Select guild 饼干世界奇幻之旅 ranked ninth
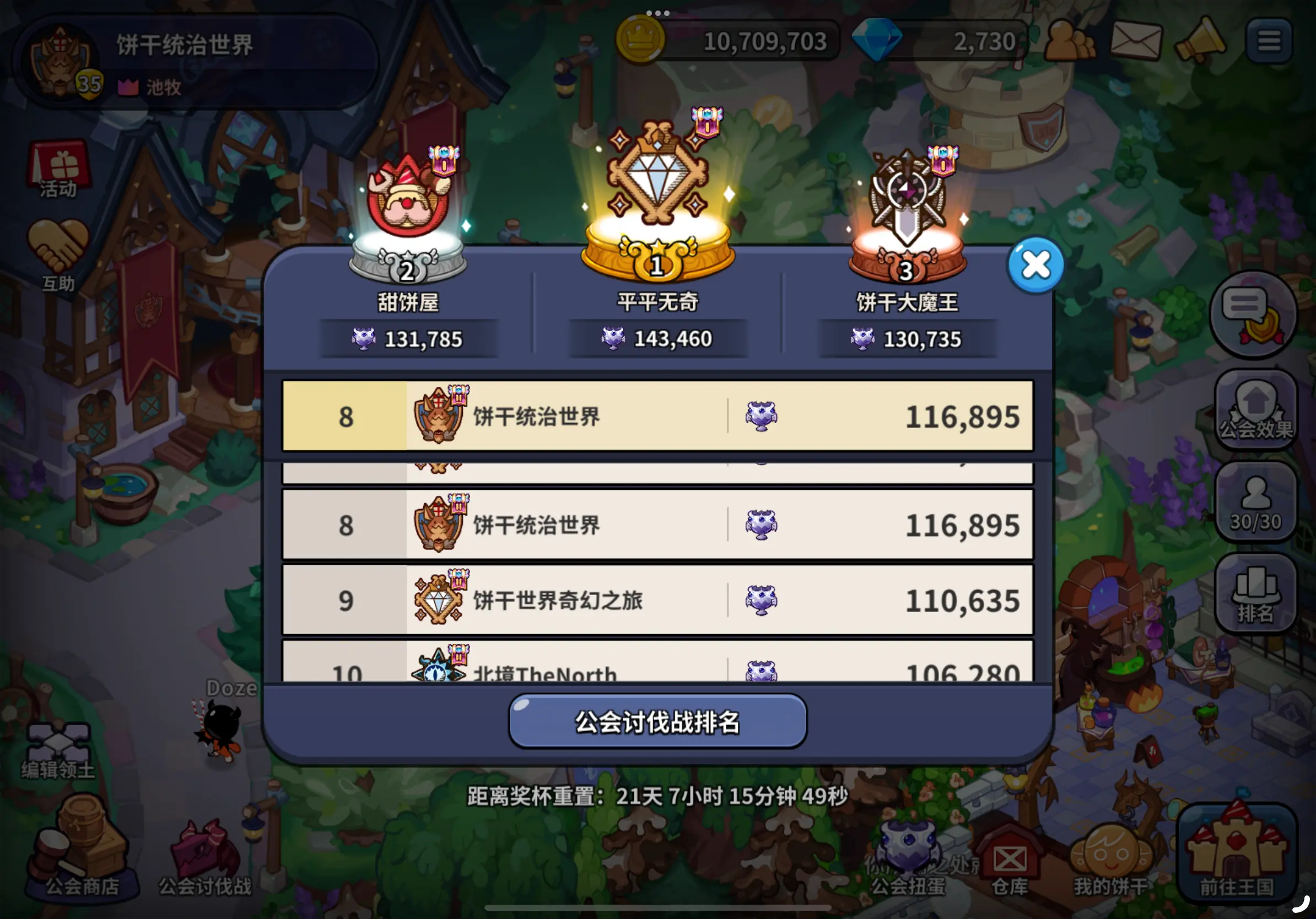Image resolution: width=1316 pixels, height=919 pixels. point(658,601)
